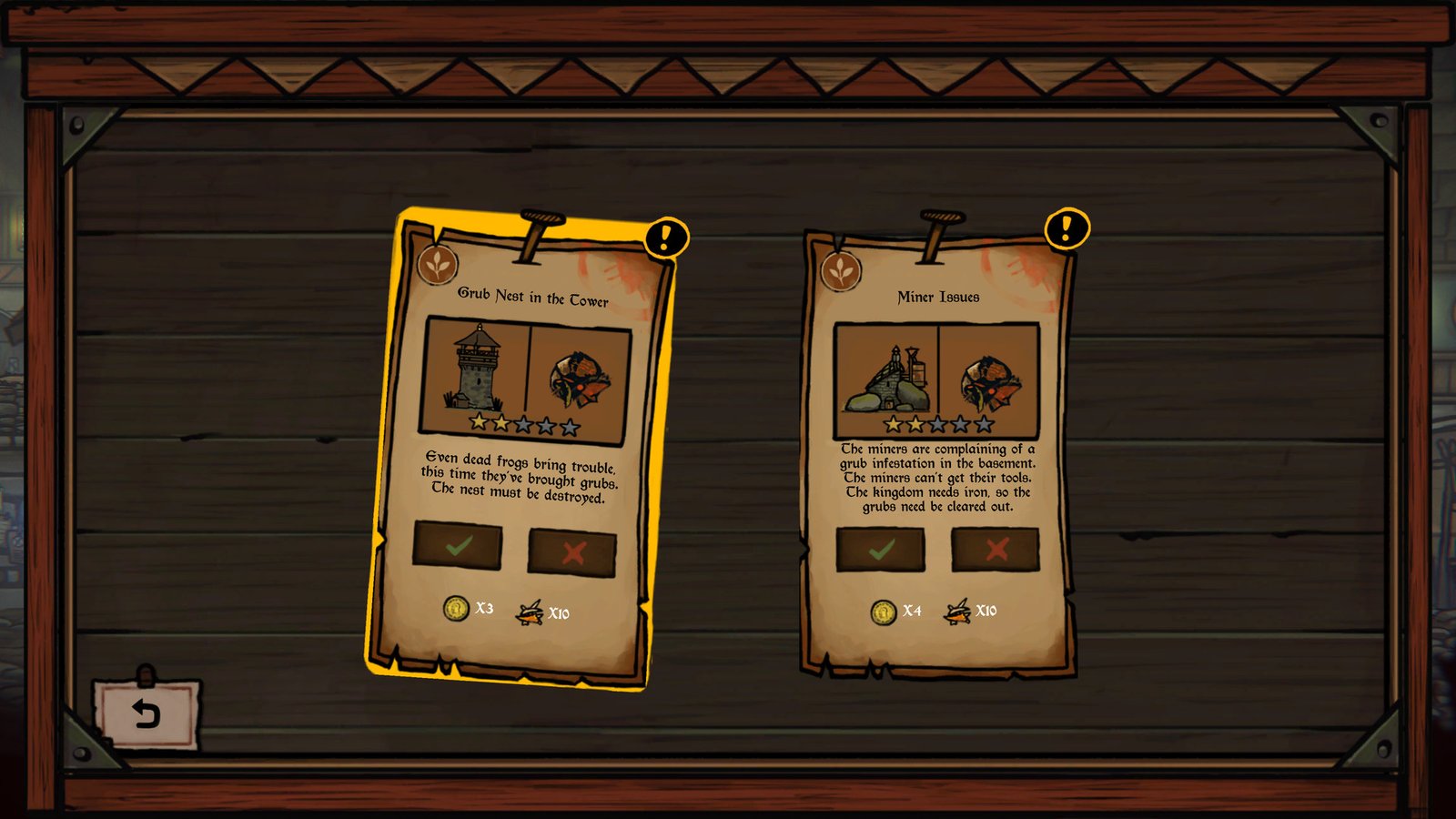The image size is (1456, 819).
Task: Click the exclamation mark on Grub Nest card
Action: click(665, 238)
